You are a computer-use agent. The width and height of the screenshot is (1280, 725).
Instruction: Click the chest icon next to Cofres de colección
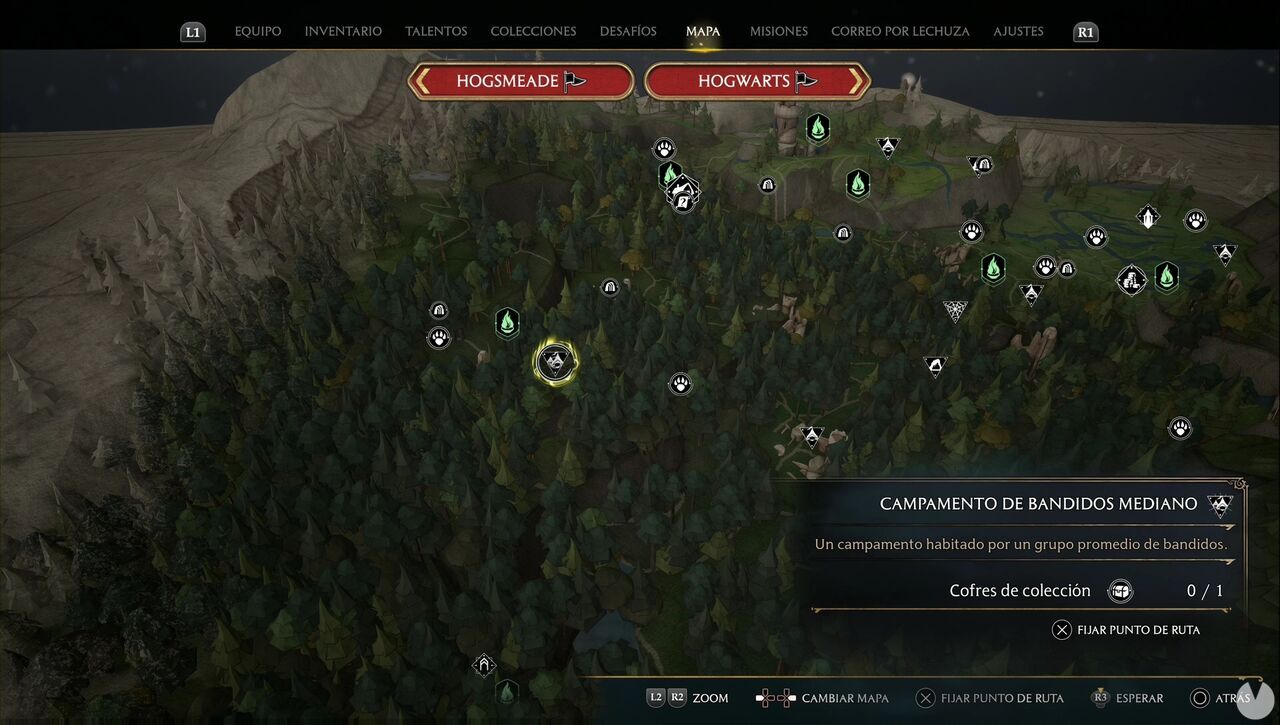coord(1120,591)
